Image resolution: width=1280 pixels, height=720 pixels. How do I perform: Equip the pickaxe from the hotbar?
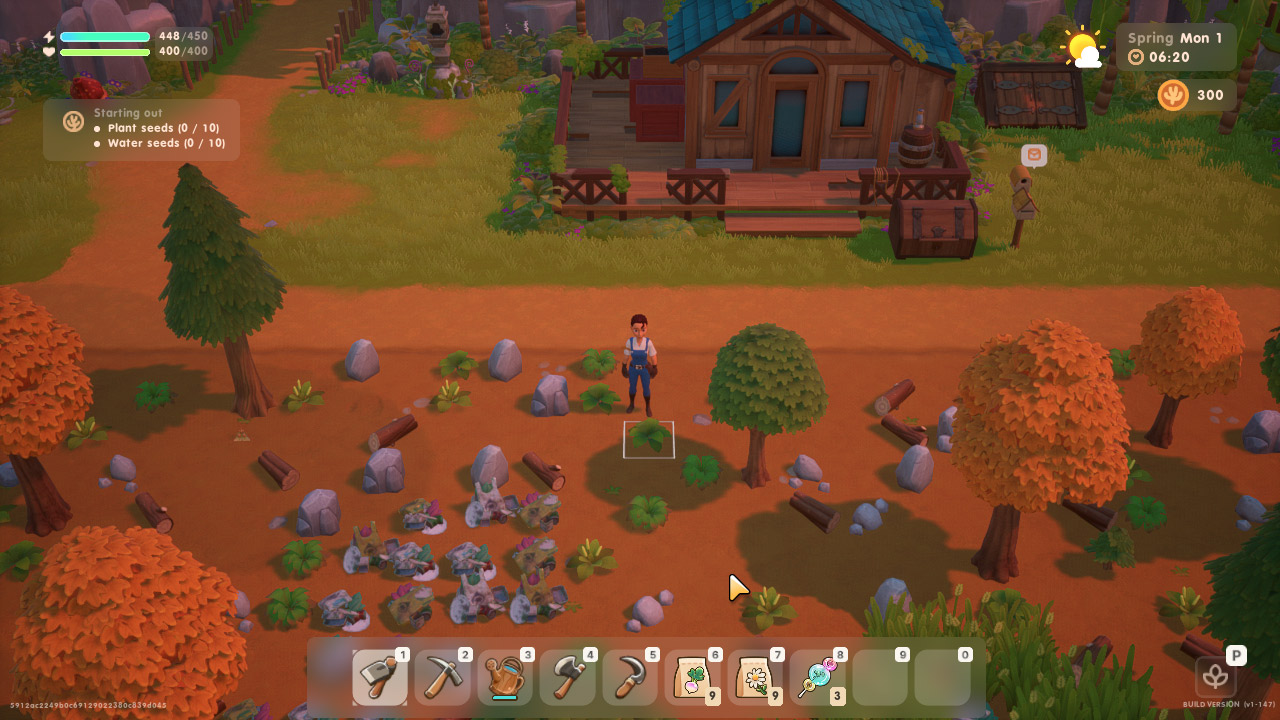tap(442, 678)
